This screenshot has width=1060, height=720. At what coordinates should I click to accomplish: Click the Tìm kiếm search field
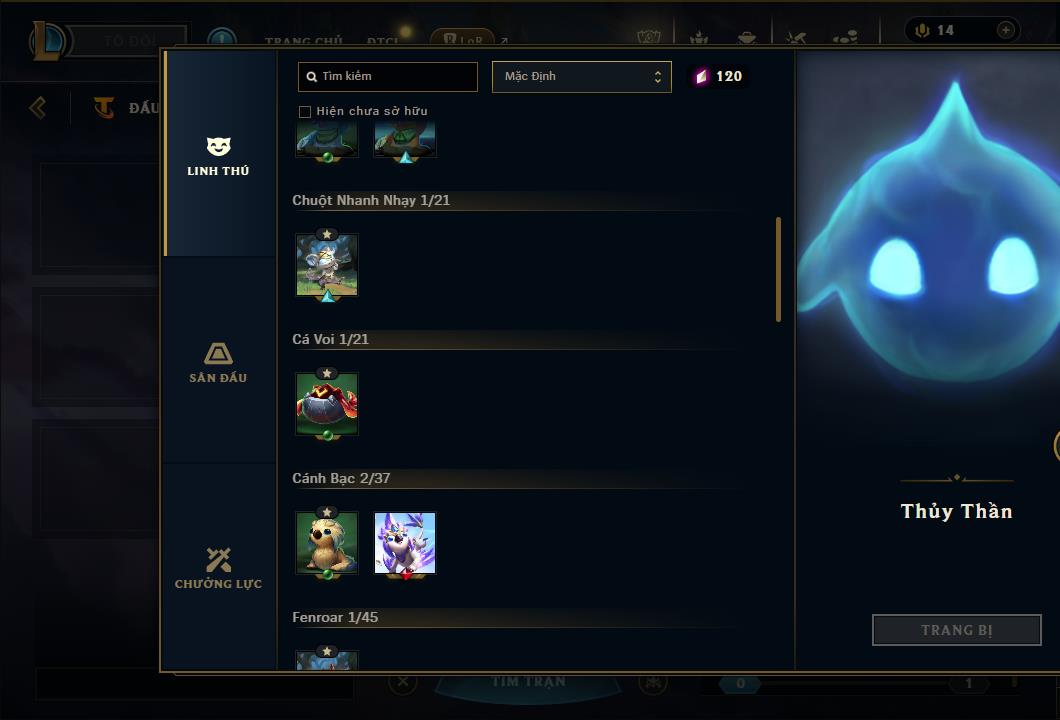(x=388, y=76)
